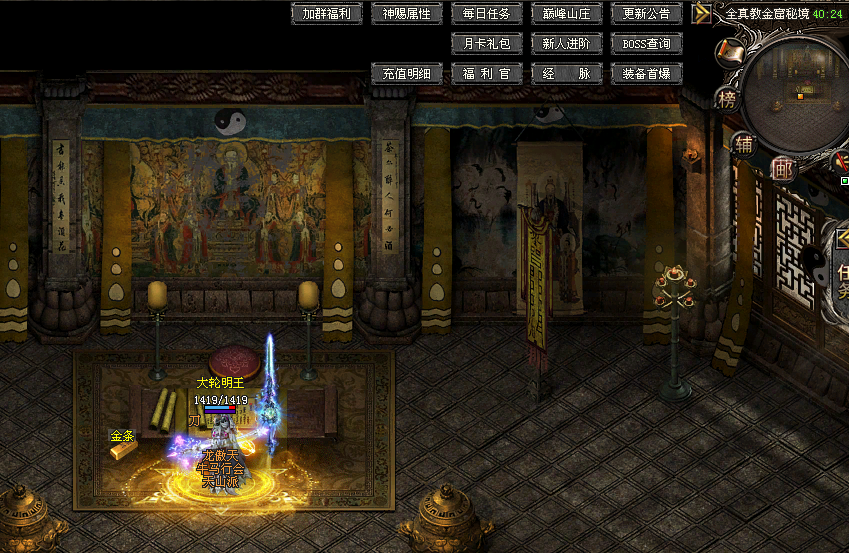Screen dimensions: 849x553
Task: Open the 榜 rankings icon
Action: 727,99
